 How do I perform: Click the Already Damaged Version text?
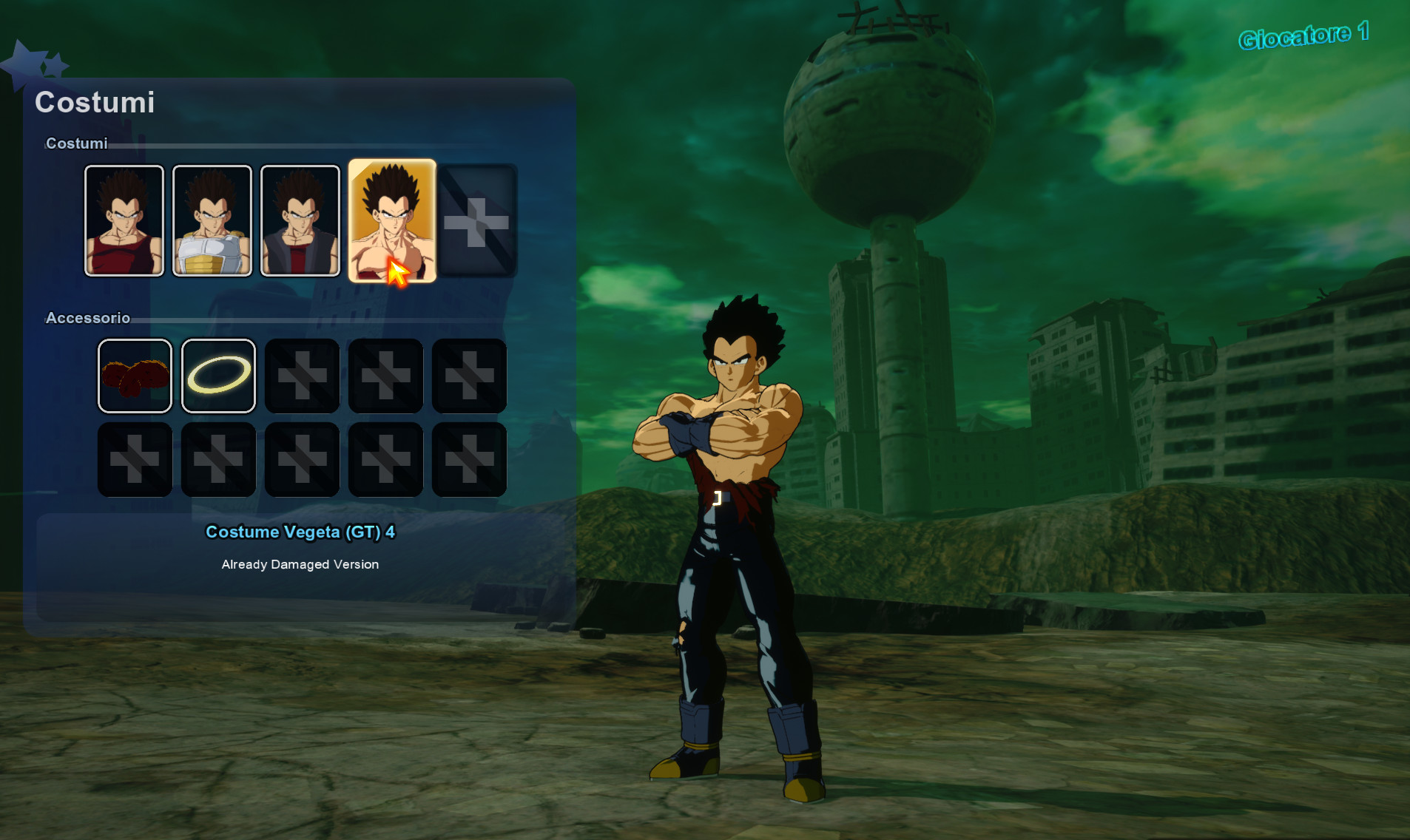coord(300,564)
